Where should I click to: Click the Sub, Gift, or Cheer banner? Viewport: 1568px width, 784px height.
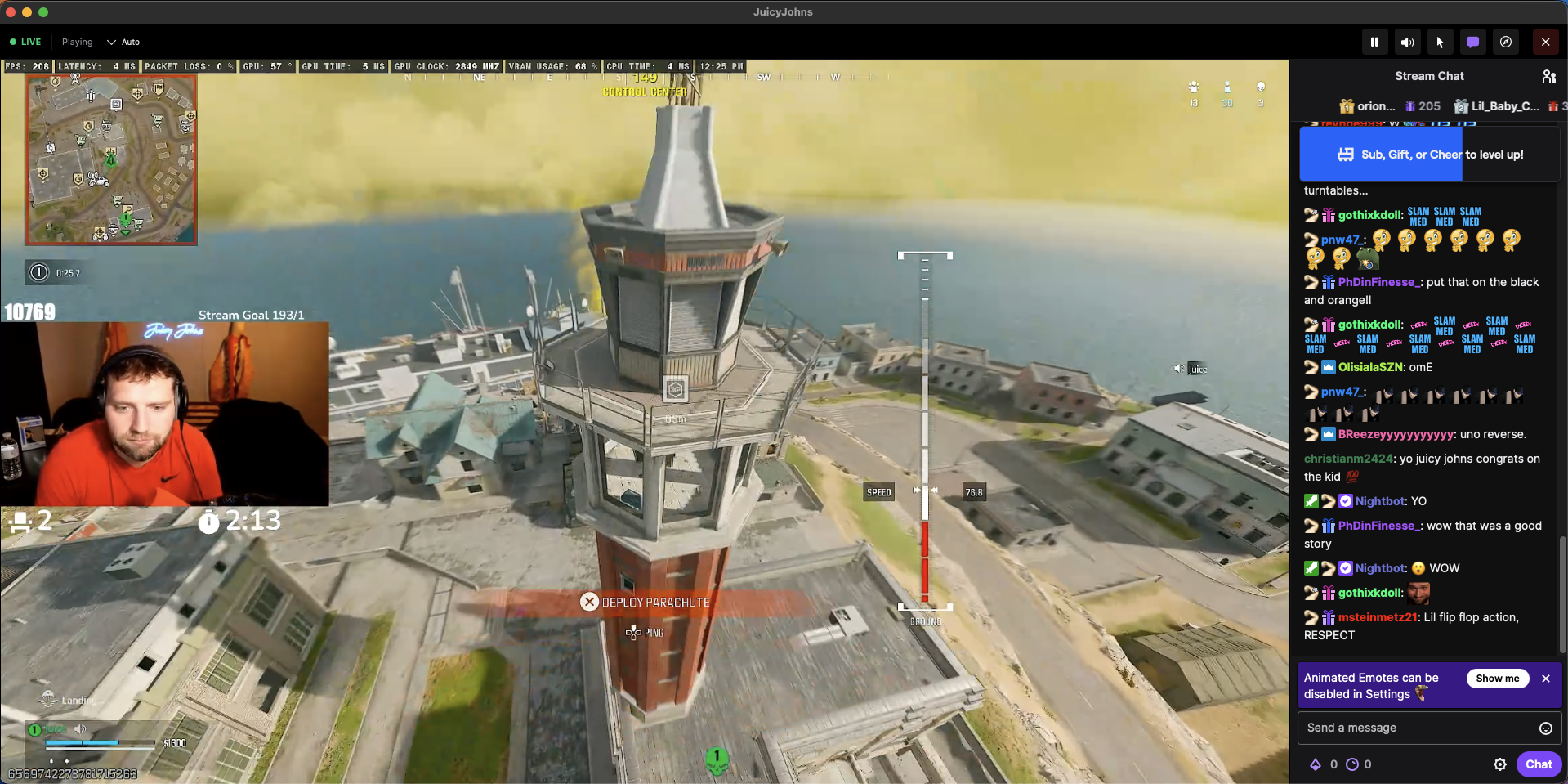tap(1429, 155)
